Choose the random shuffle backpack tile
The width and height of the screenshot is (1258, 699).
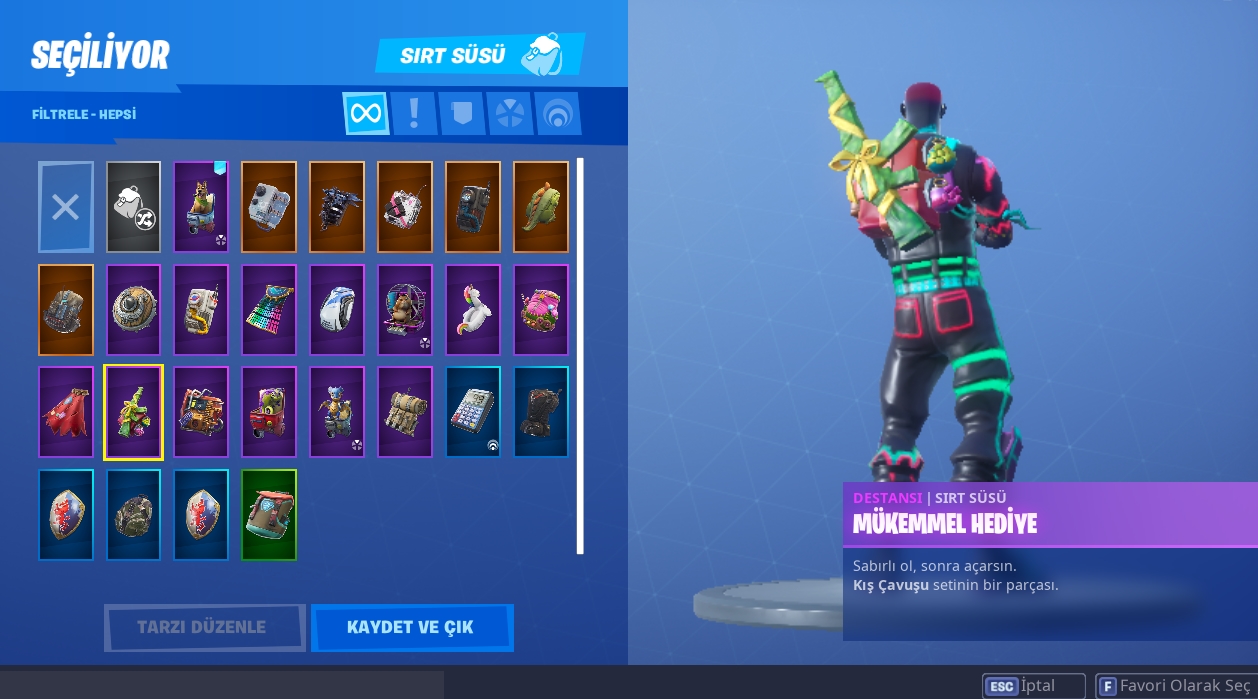[133, 207]
